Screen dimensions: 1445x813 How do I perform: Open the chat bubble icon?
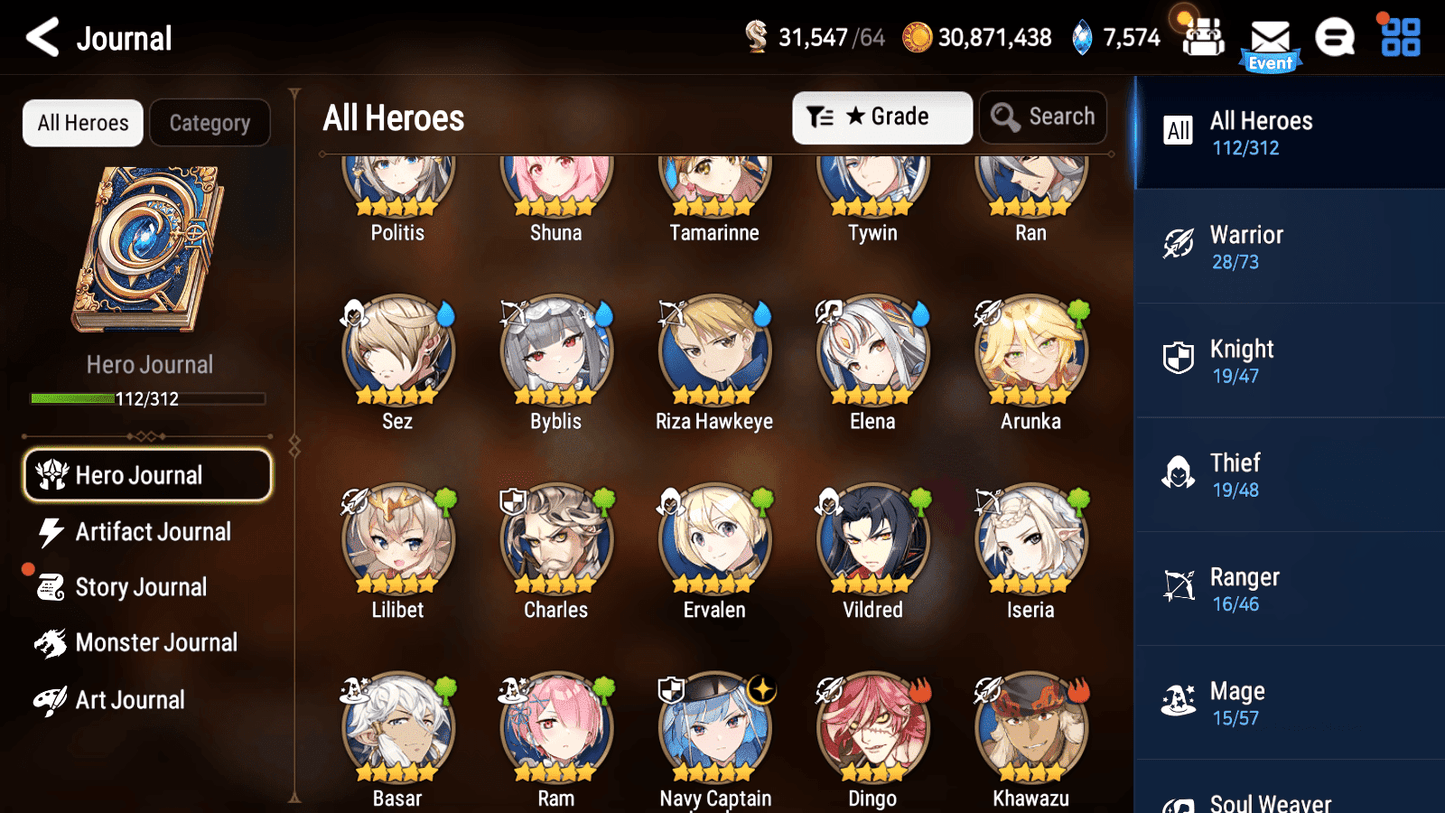point(1335,37)
